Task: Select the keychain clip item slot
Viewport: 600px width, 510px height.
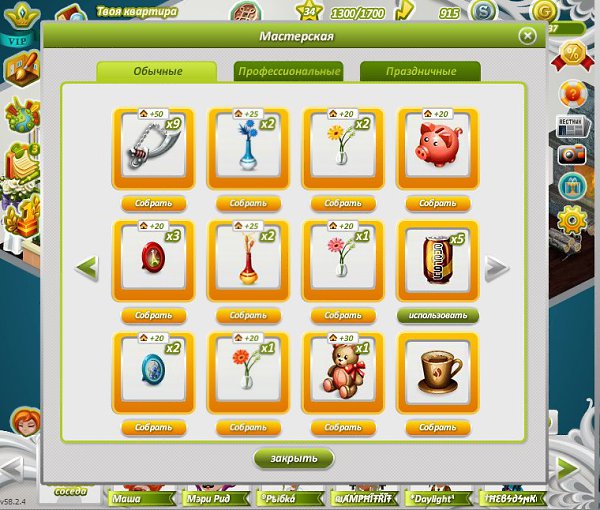Action: [155, 148]
